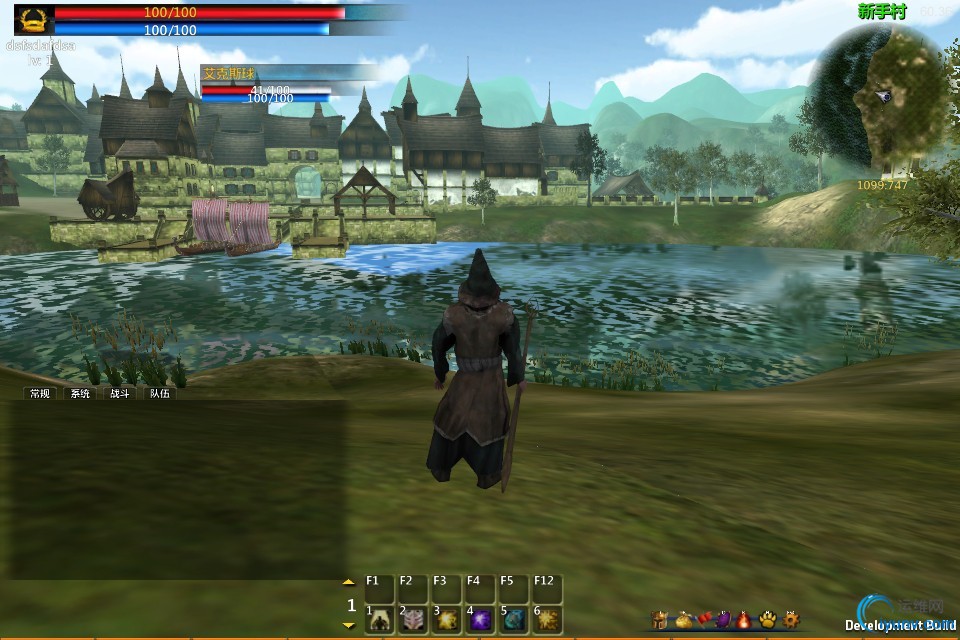Cast the yellow burst skill in slot 3
The width and height of the screenshot is (960, 640).
tap(446, 620)
